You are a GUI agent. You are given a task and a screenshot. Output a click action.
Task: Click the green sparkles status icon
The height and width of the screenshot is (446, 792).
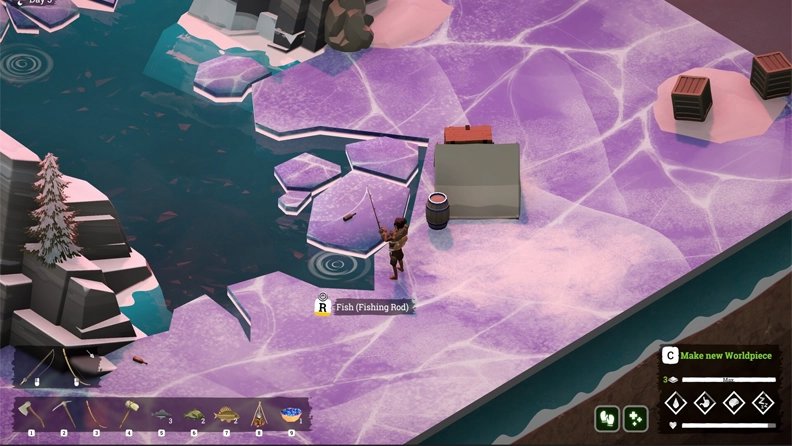point(636,418)
